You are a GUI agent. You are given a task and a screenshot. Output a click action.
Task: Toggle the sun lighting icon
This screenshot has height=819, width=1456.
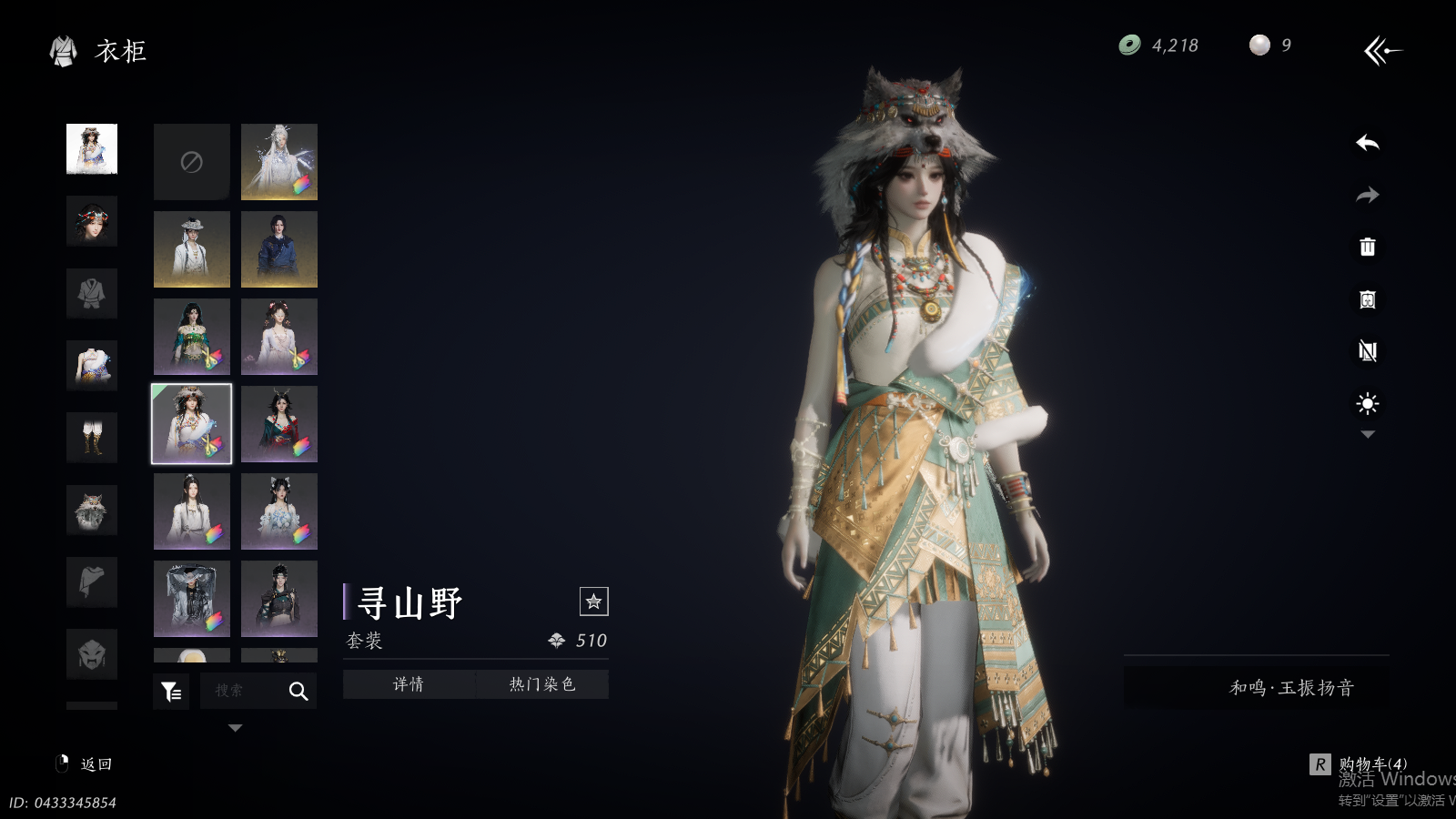click(1367, 403)
